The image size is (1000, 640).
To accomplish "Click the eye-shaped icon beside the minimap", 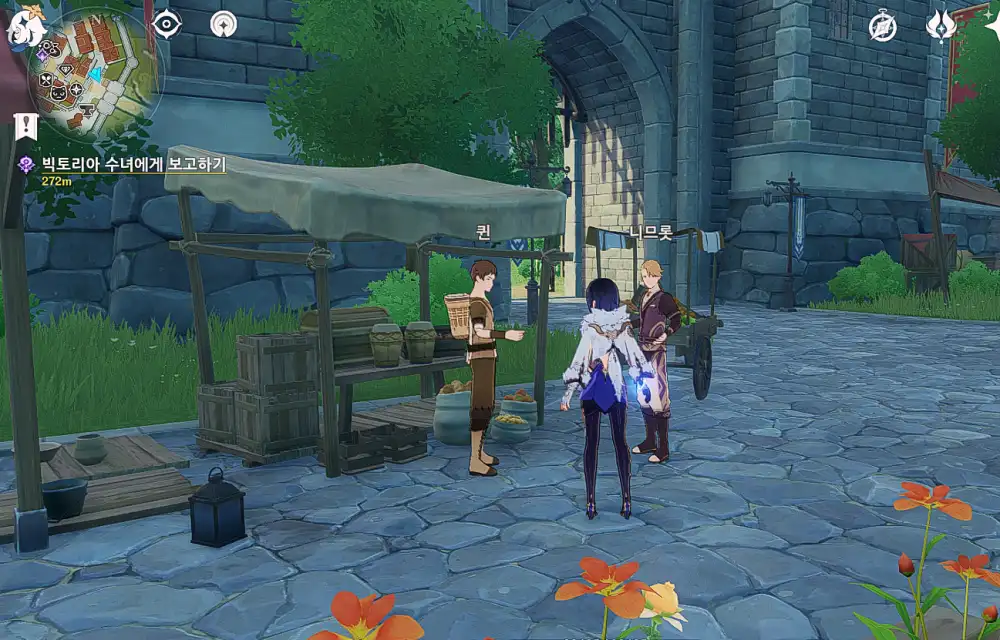I will 166,23.
